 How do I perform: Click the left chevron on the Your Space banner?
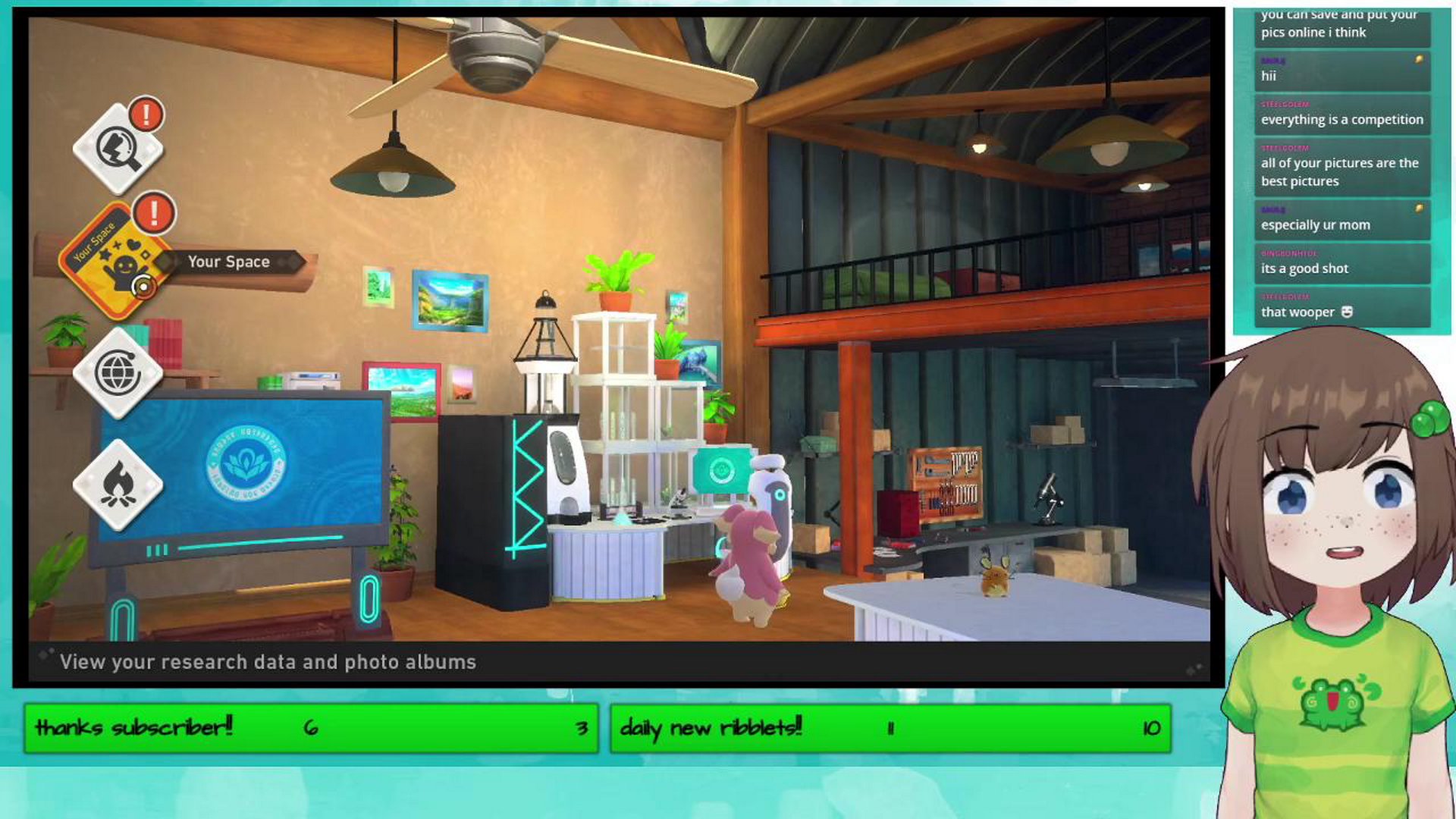click(x=166, y=262)
